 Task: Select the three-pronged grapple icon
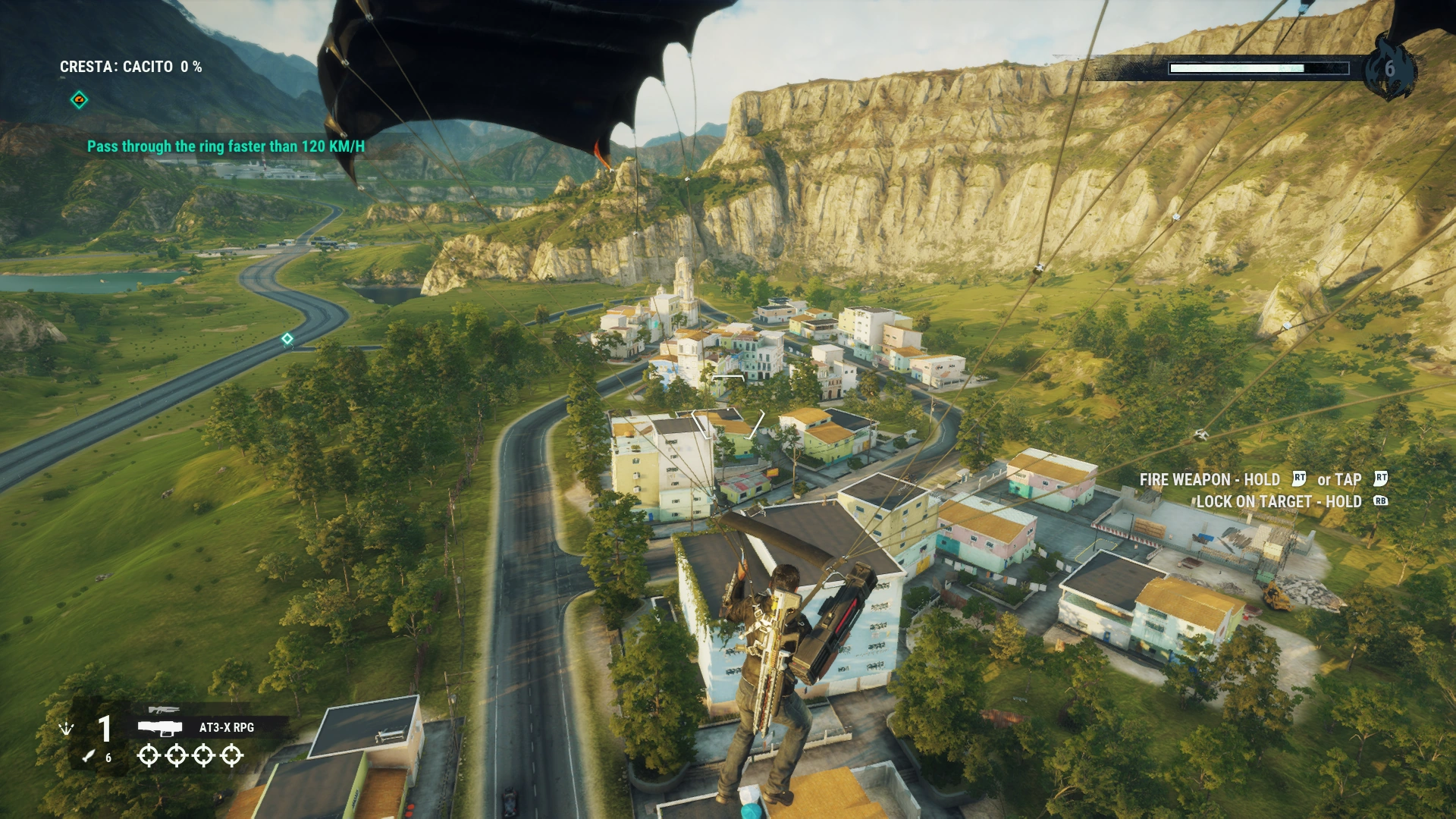coord(67,729)
